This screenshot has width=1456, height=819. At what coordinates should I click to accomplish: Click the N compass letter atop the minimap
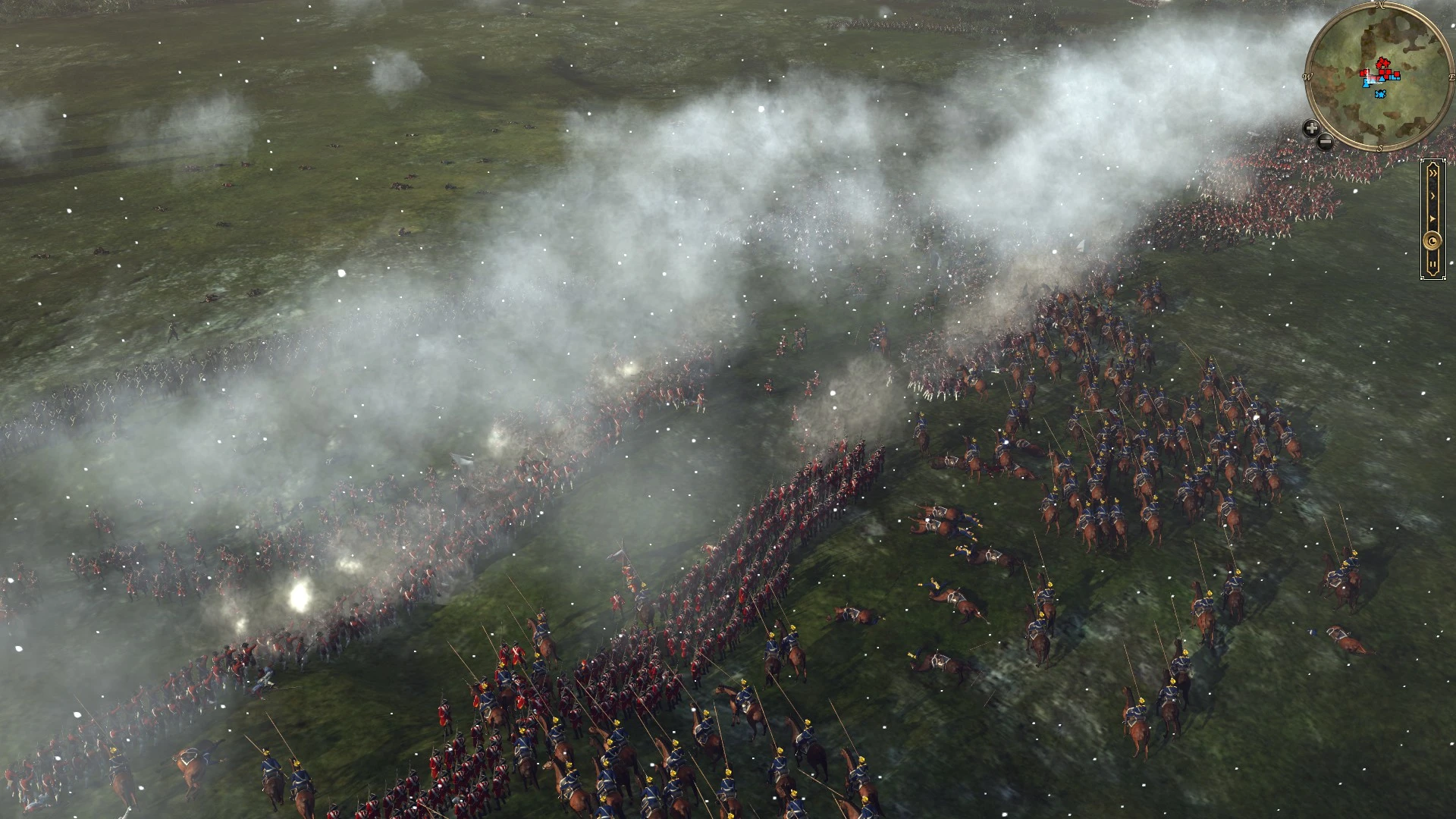click(1381, 5)
